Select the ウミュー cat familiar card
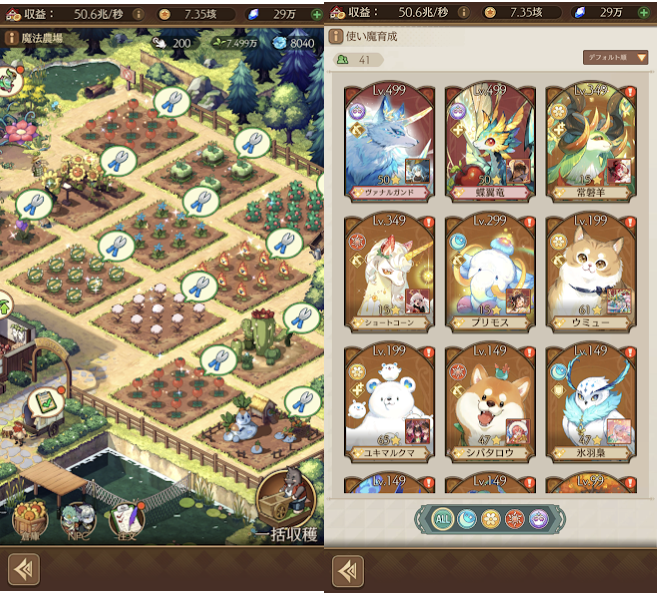Screen dimensions: 660x598 [591, 272]
